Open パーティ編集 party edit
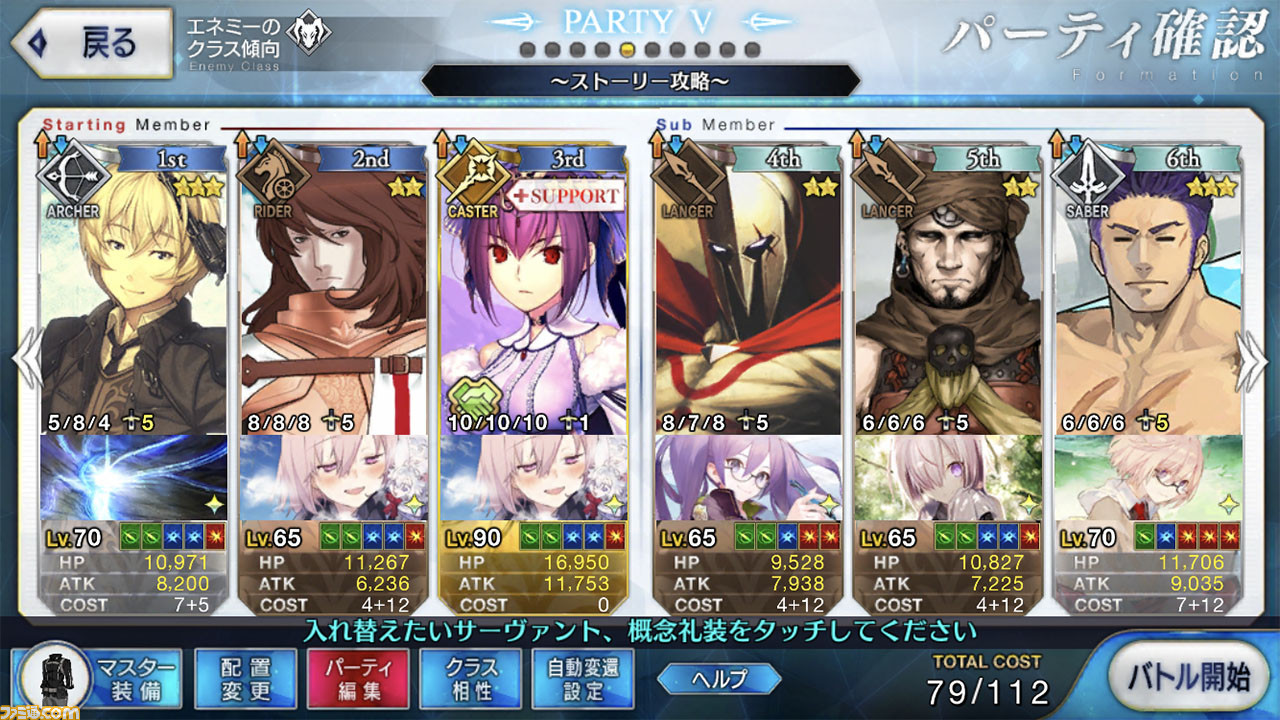The height and width of the screenshot is (720, 1280). coord(357,679)
